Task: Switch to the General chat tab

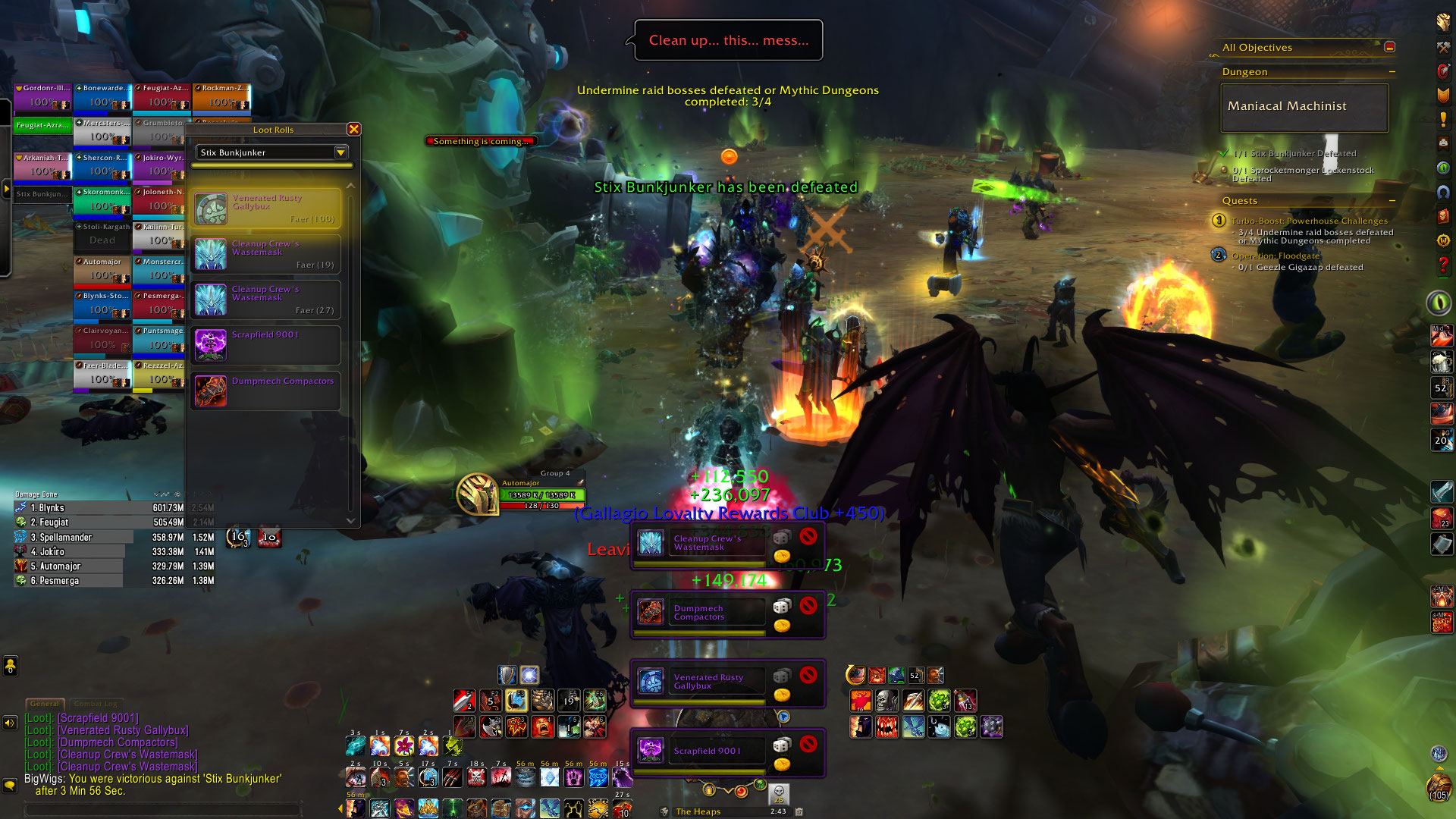Action: 45,704
